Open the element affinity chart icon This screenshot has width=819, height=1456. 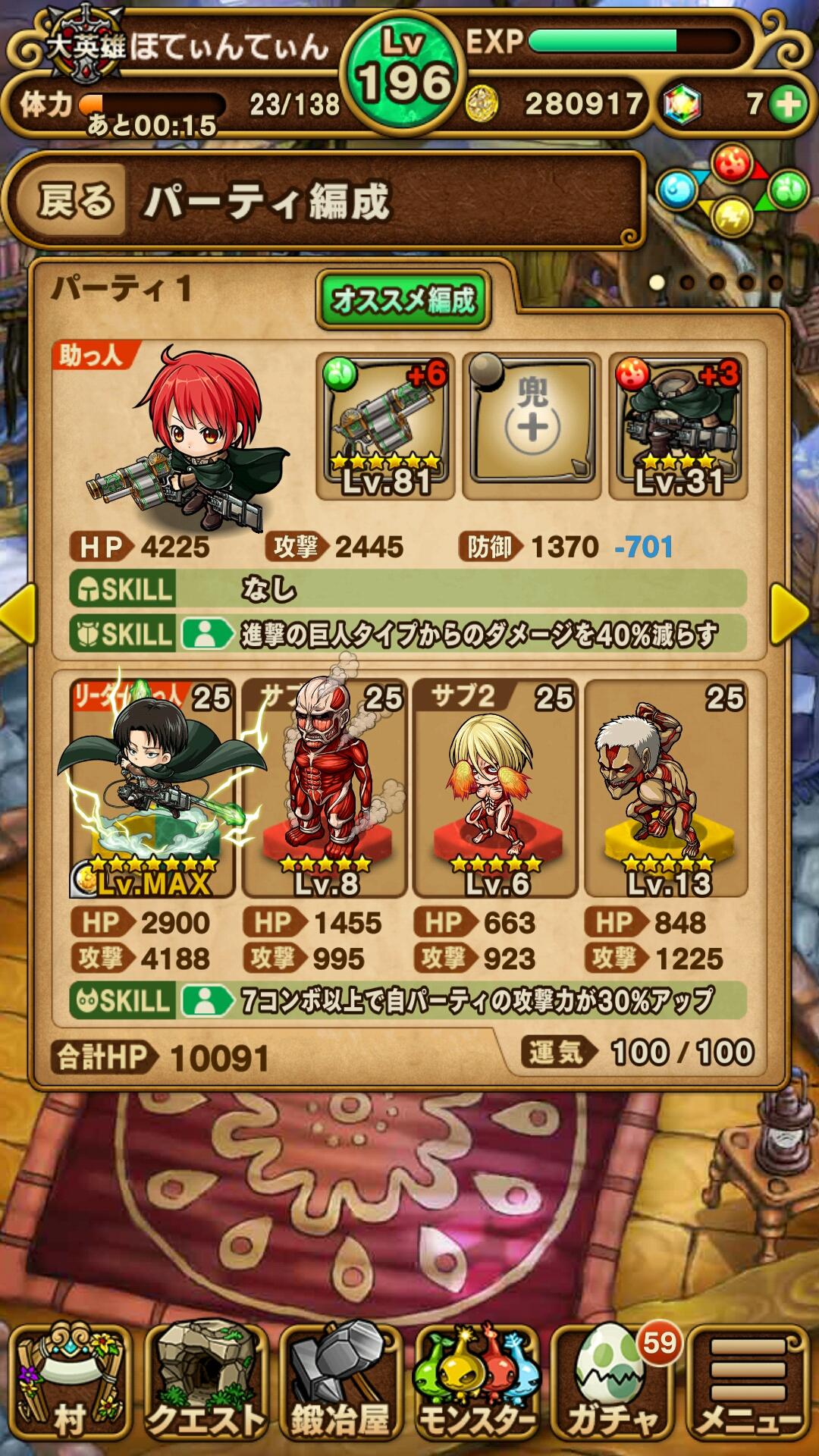[732, 190]
